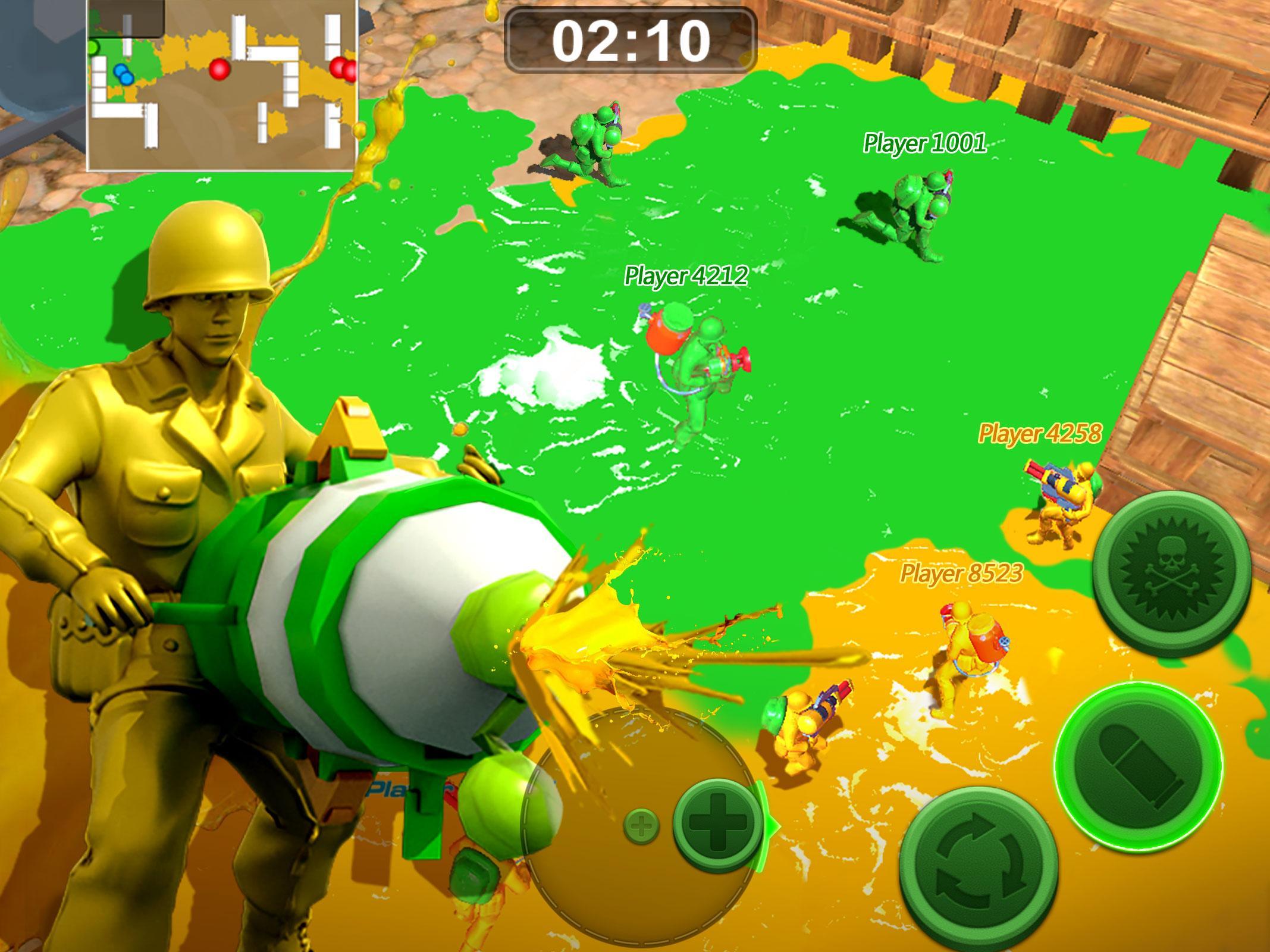Expand the upgrade arrow next to the plus button
1270x952 pixels.
coord(766,826)
